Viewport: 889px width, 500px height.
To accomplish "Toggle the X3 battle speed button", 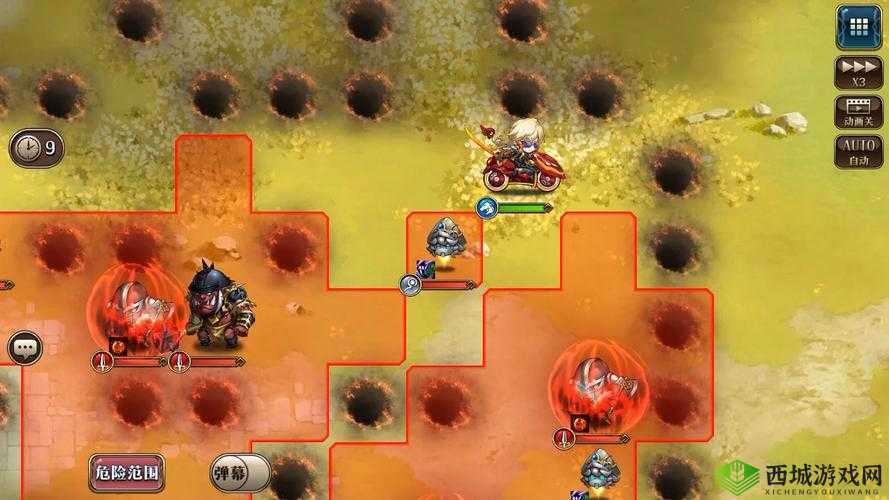I will [x=857, y=70].
